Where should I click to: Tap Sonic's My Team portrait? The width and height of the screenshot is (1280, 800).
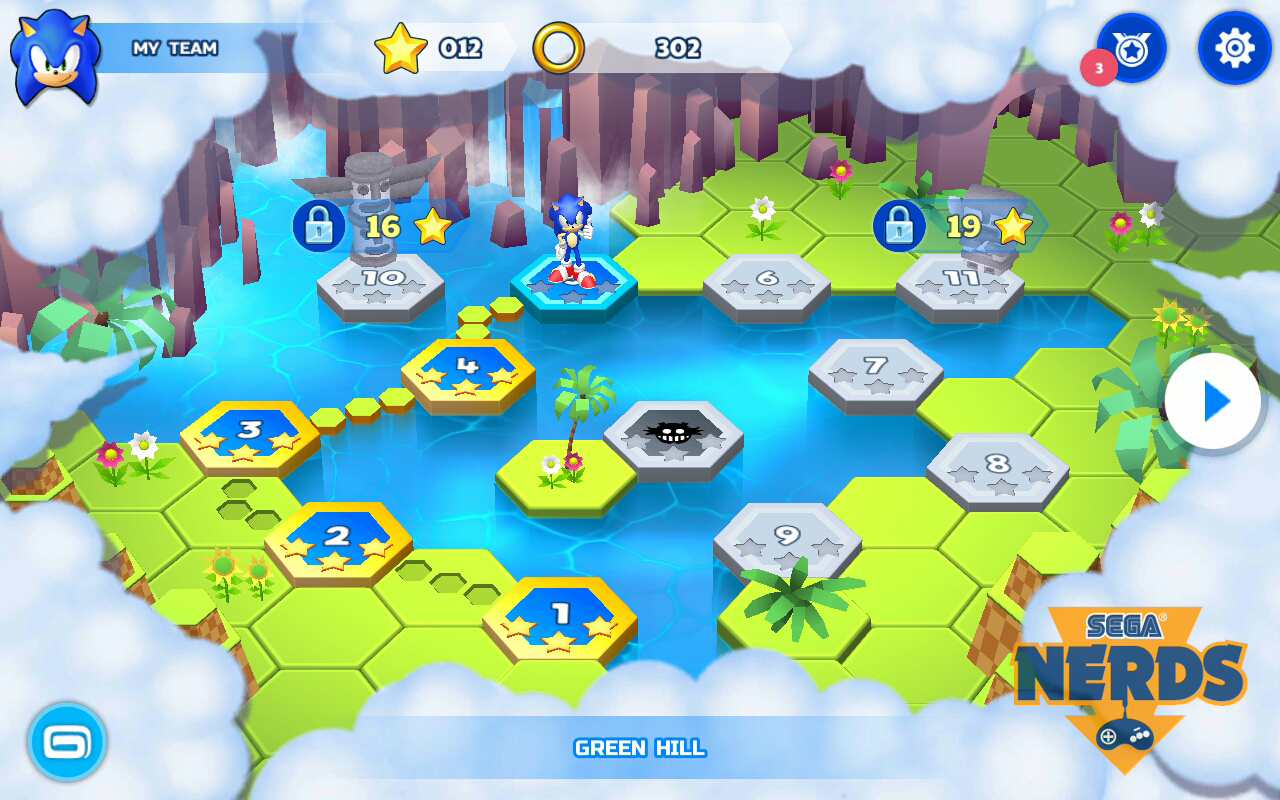point(55,55)
